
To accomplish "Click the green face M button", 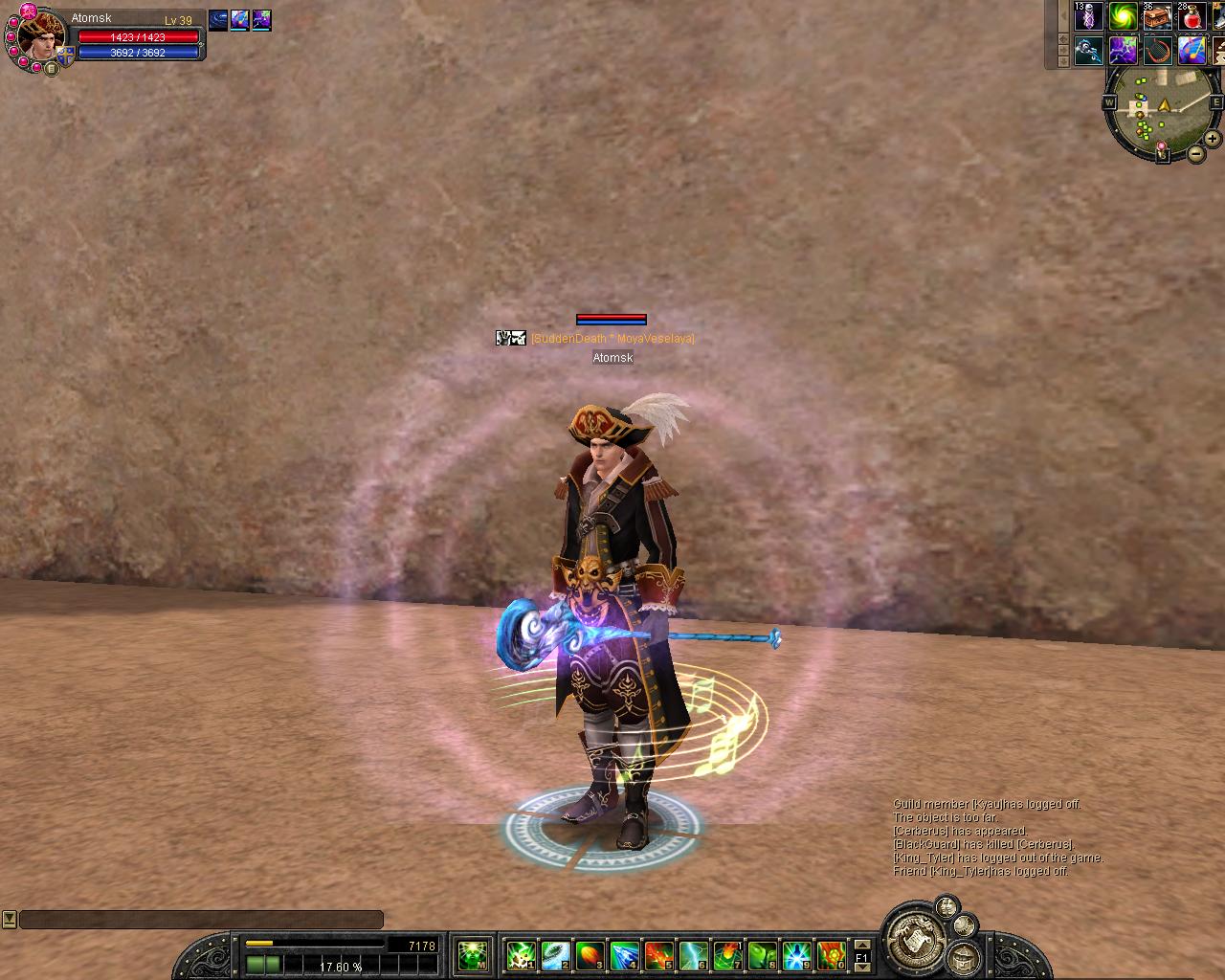I will 473,954.
